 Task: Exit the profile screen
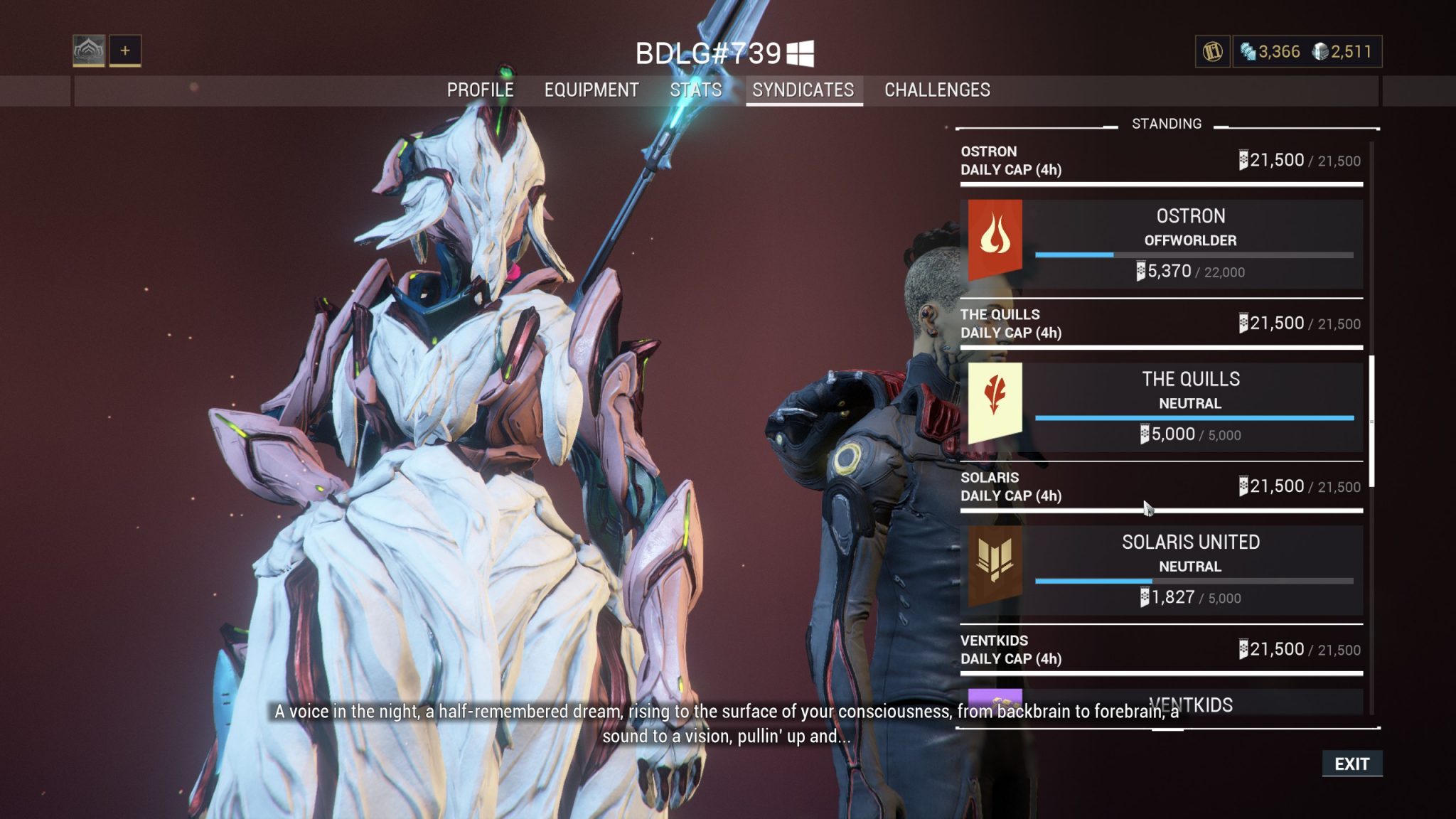(1351, 764)
